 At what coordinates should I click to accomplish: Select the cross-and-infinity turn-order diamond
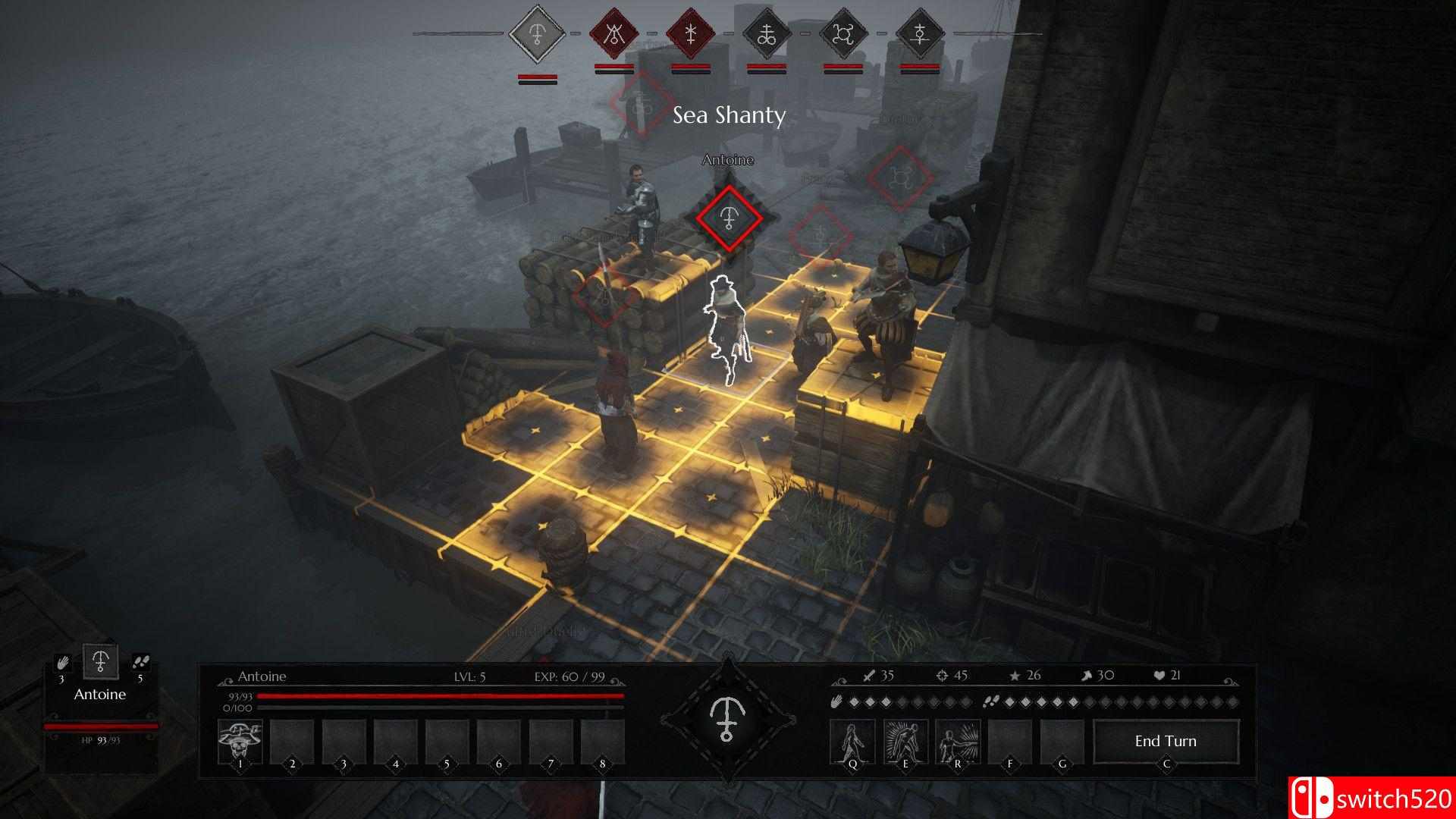point(767,34)
